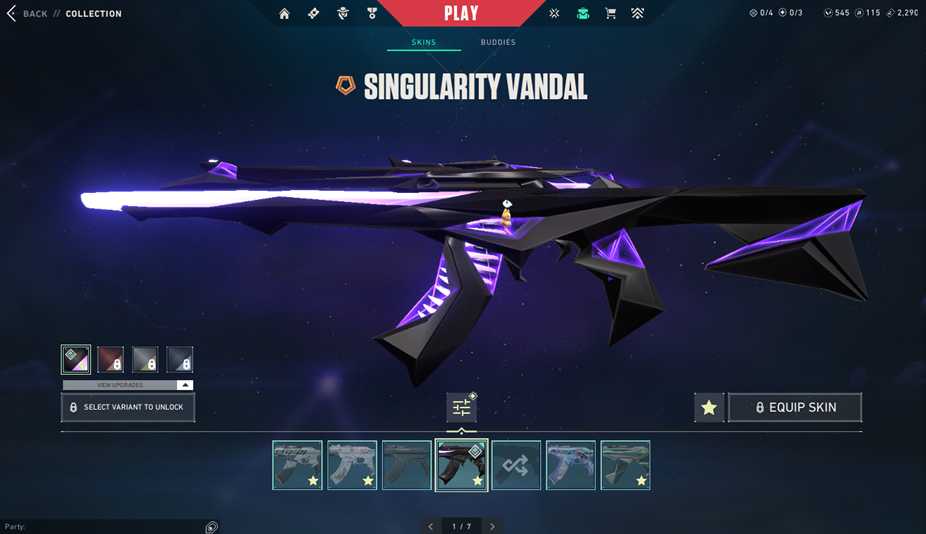
Task: Select the Skins tab
Action: click(424, 43)
